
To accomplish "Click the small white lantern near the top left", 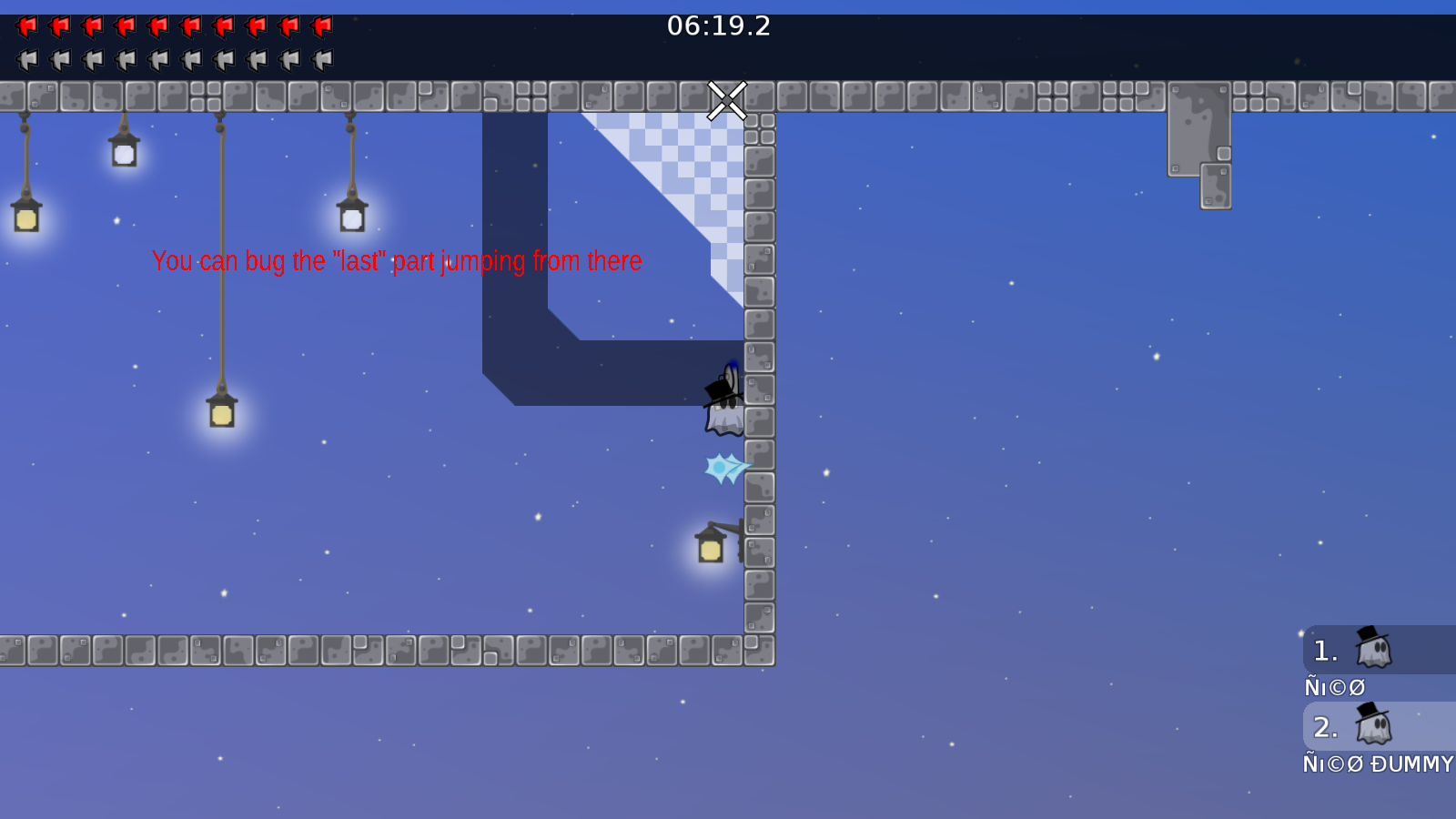I will (123, 153).
